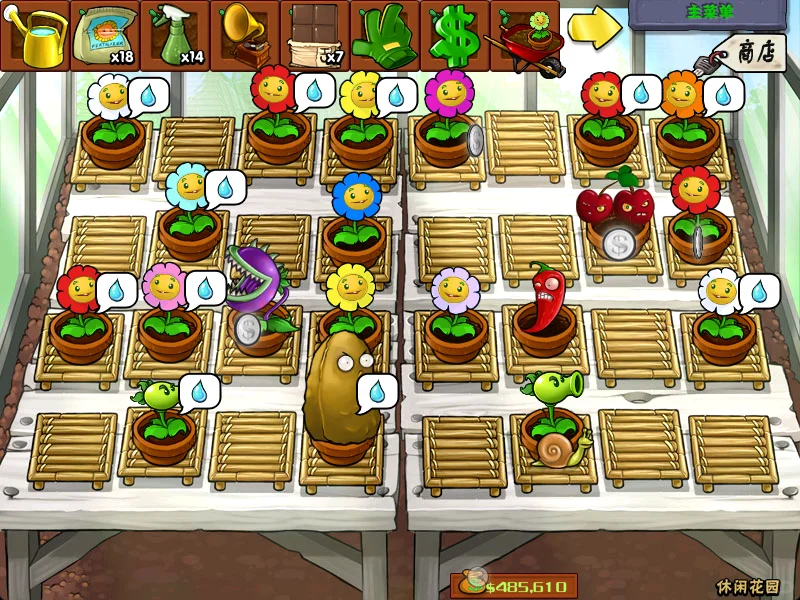The width and height of the screenshot is (800, 600).
Task: Select the golden watering can tool
Action: click(36, 34)
